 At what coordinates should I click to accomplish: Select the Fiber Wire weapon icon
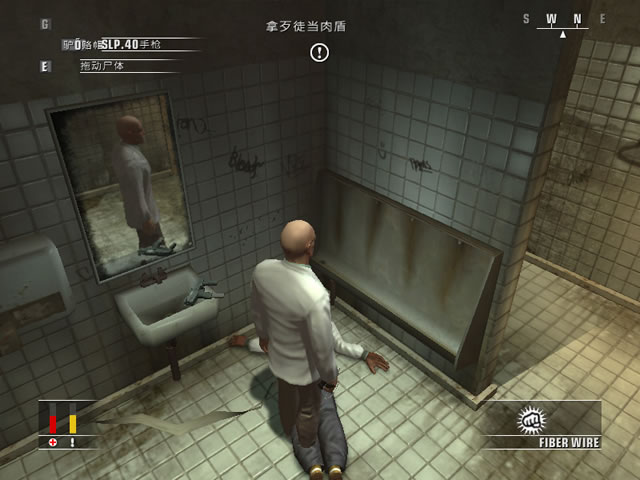click(x=529, y=421)
